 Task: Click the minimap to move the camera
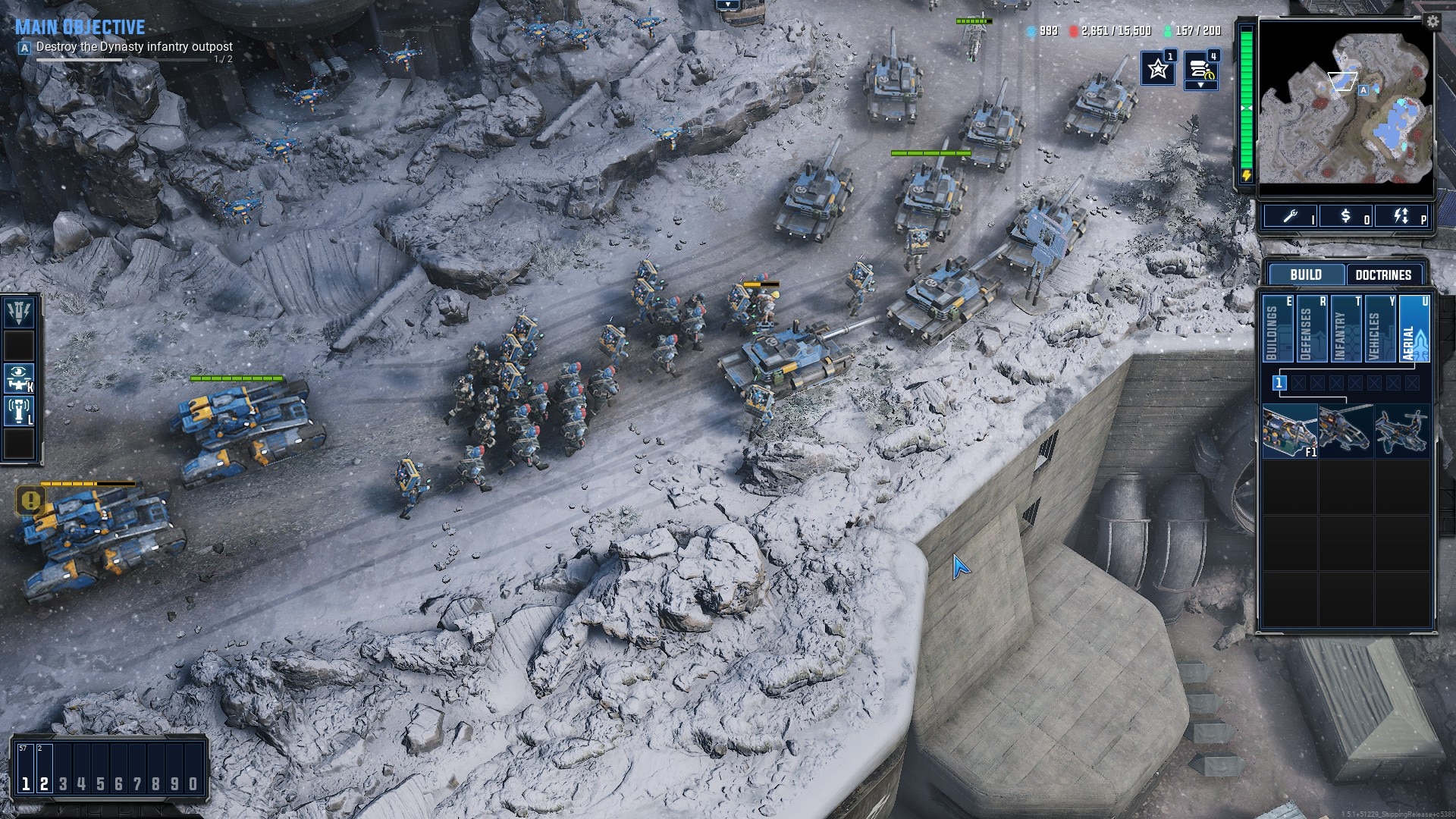point(1346,102)
